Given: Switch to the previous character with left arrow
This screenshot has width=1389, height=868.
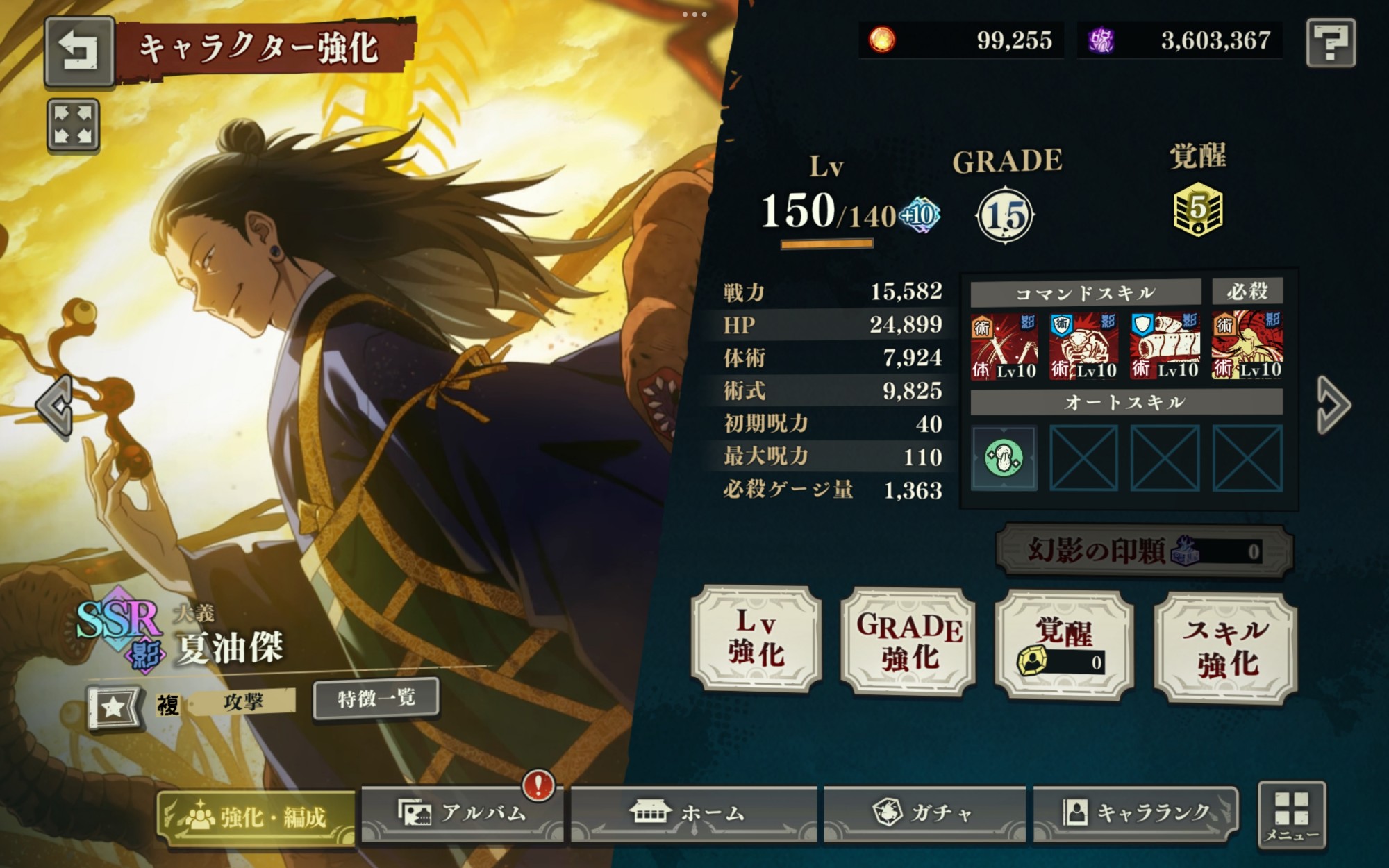Looking at the screenshot, I should tap(56, 406).
